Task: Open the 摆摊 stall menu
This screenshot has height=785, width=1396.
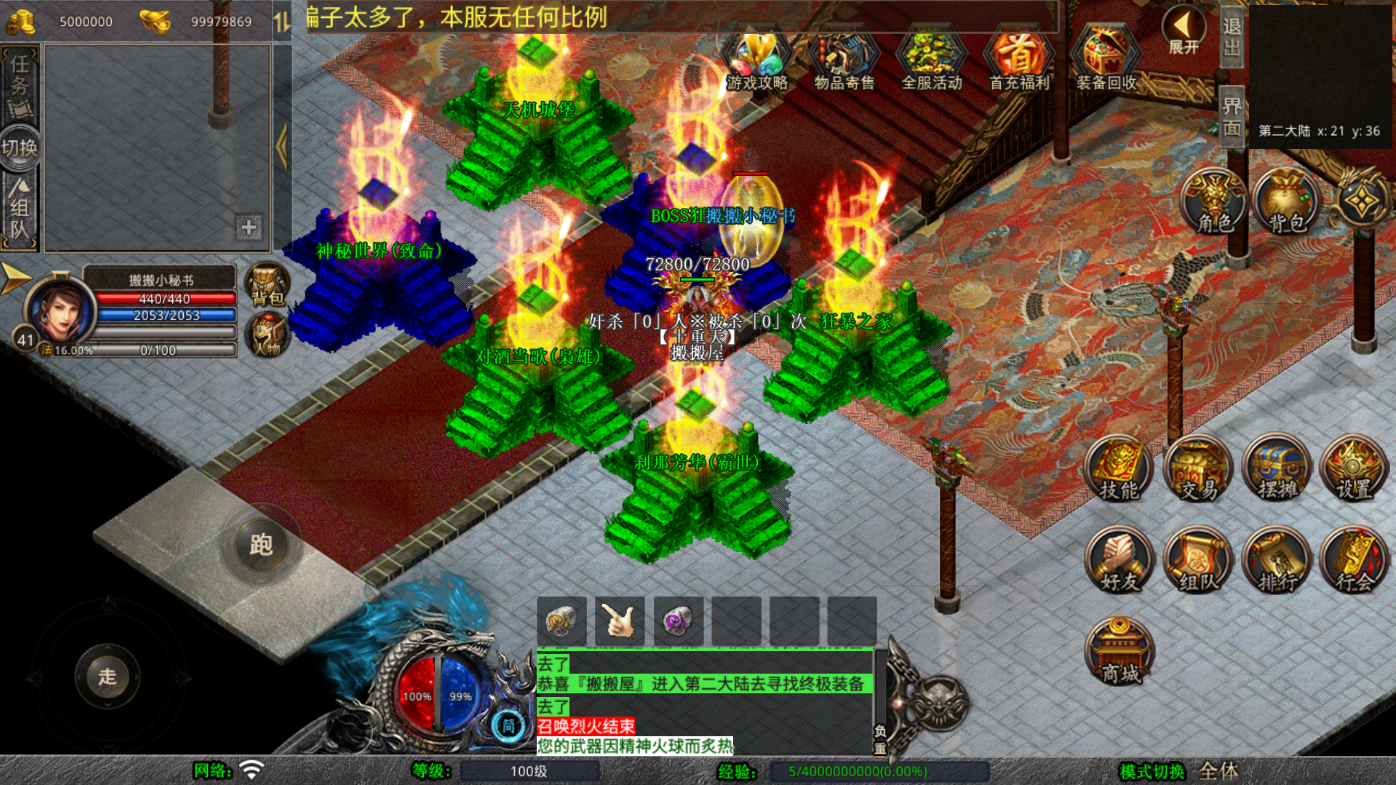Action: pyautogui.click(x=1276, y=470)
